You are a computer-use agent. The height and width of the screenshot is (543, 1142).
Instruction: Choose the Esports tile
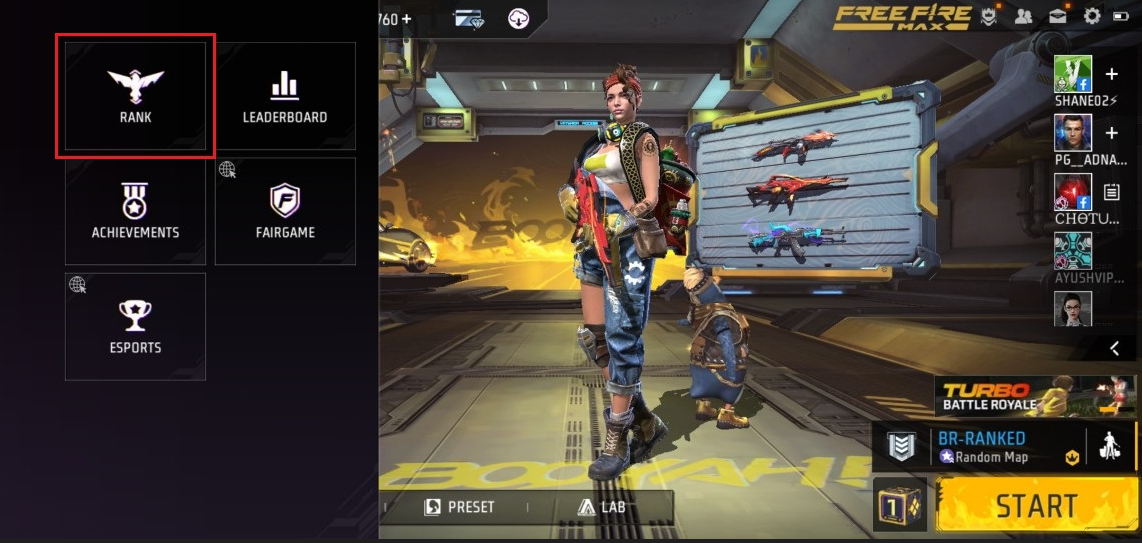(135, 326)
